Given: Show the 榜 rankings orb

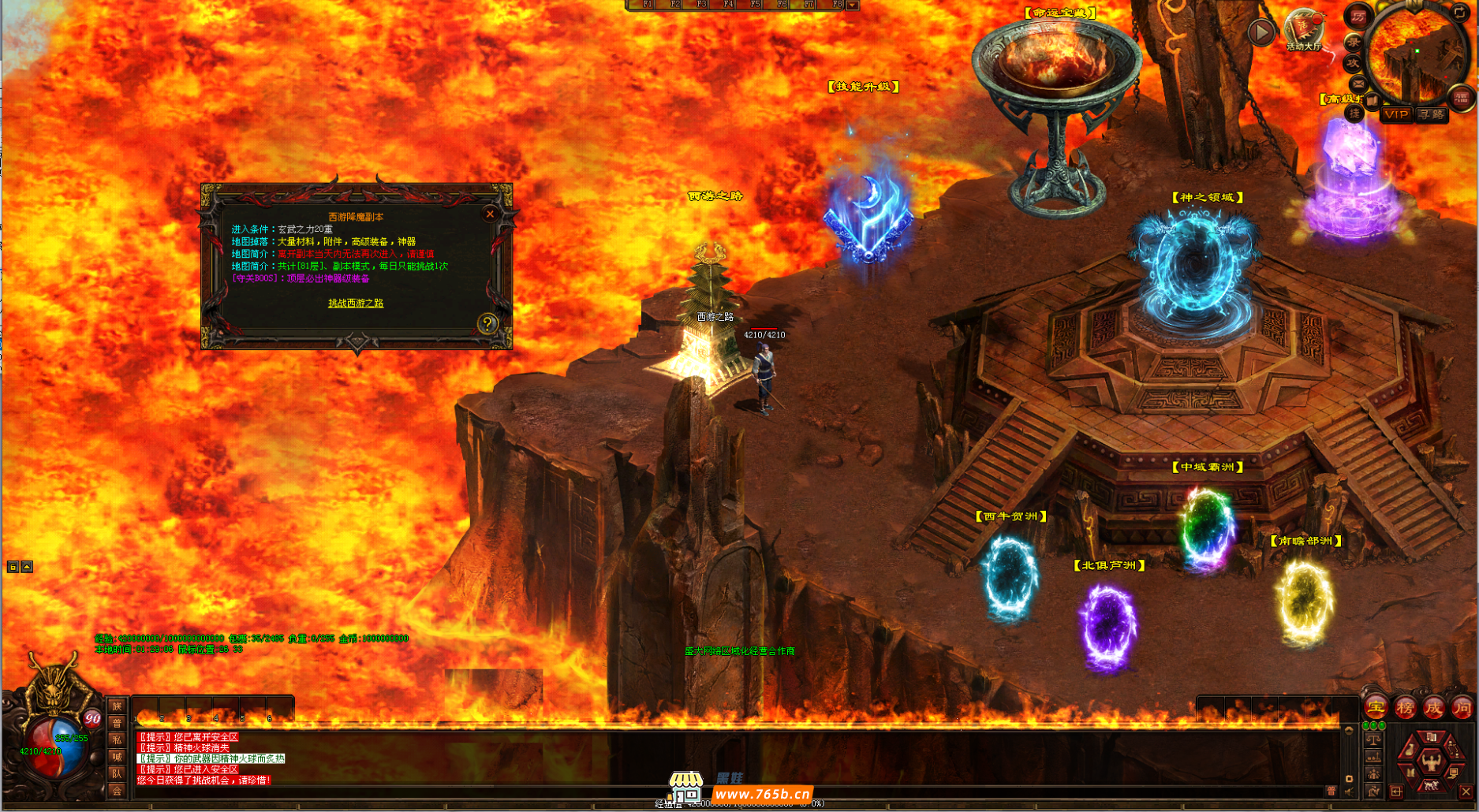Looking at the screenshot, I should [1405, 707].
